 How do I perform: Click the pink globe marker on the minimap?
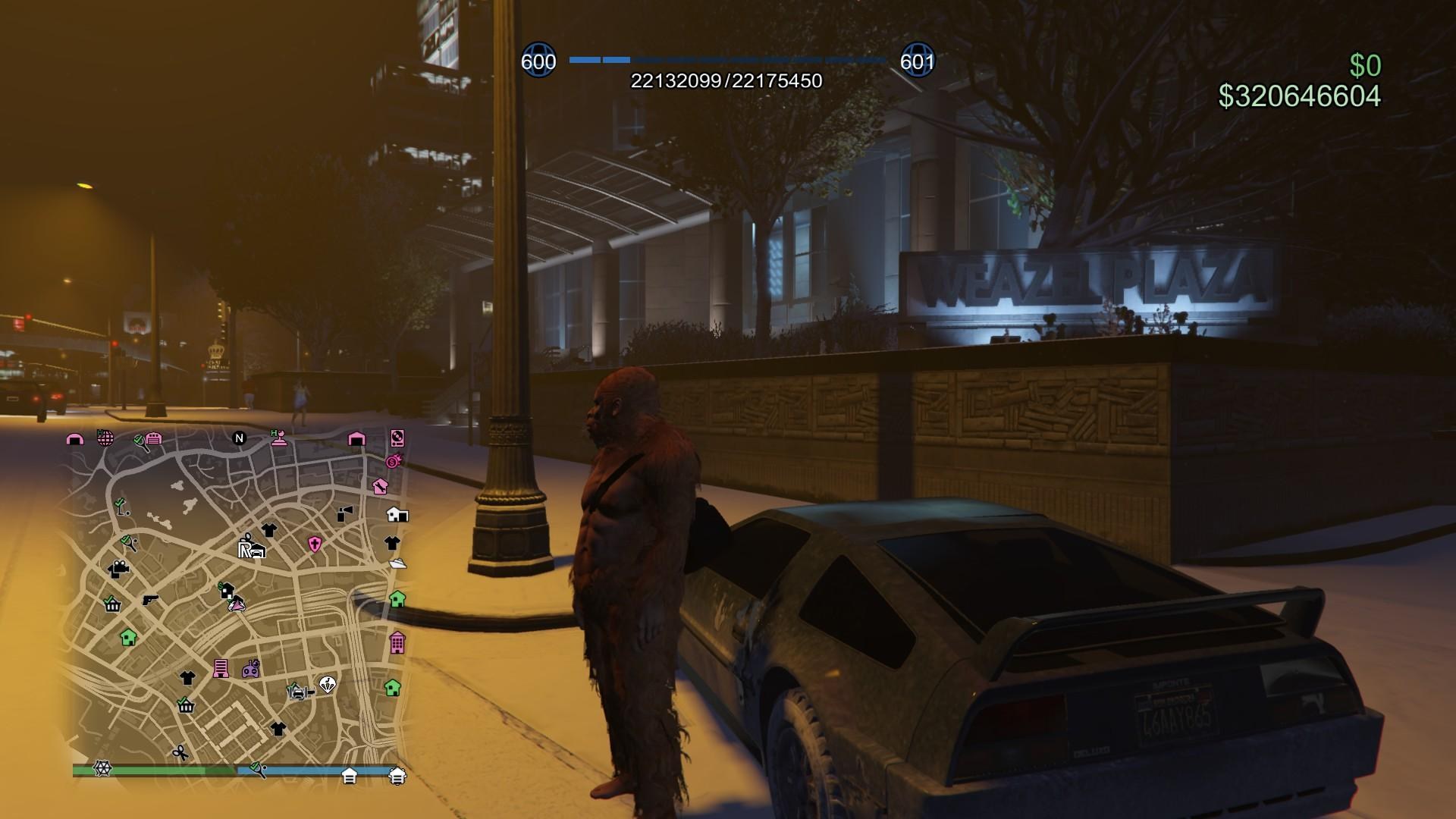tap(105, 438)
